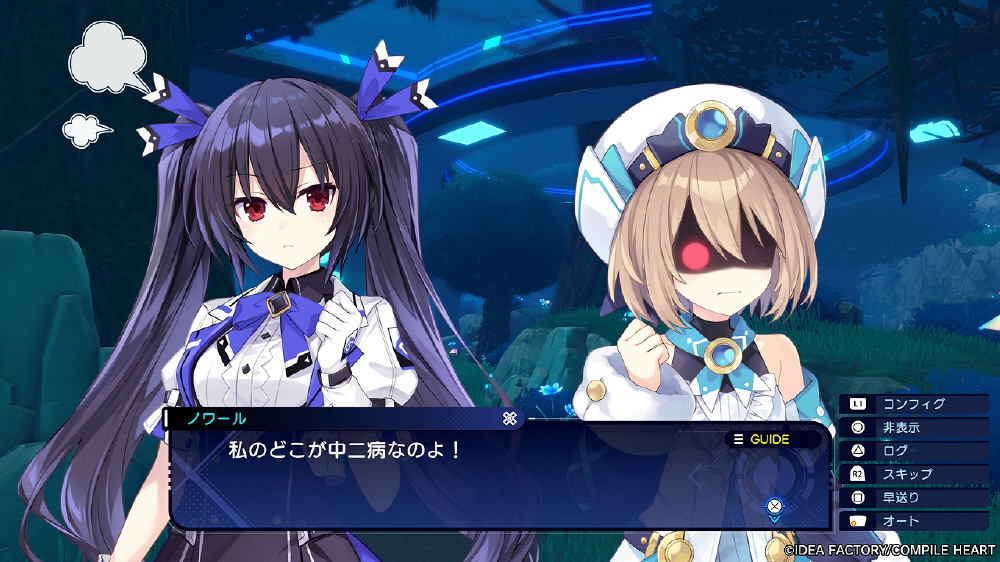Click the yellow GUIDE label
1000x562 pixels.
762,439
